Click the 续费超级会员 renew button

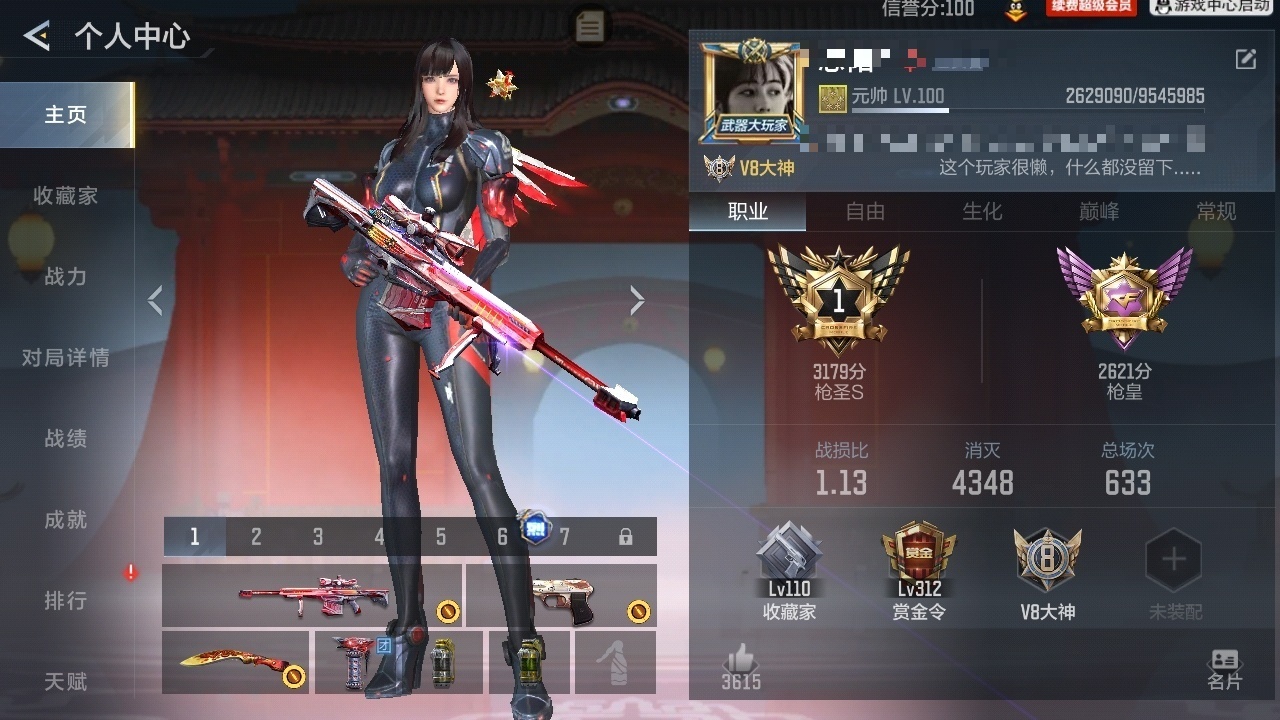pyautogui.click(x=1091, y=8)
